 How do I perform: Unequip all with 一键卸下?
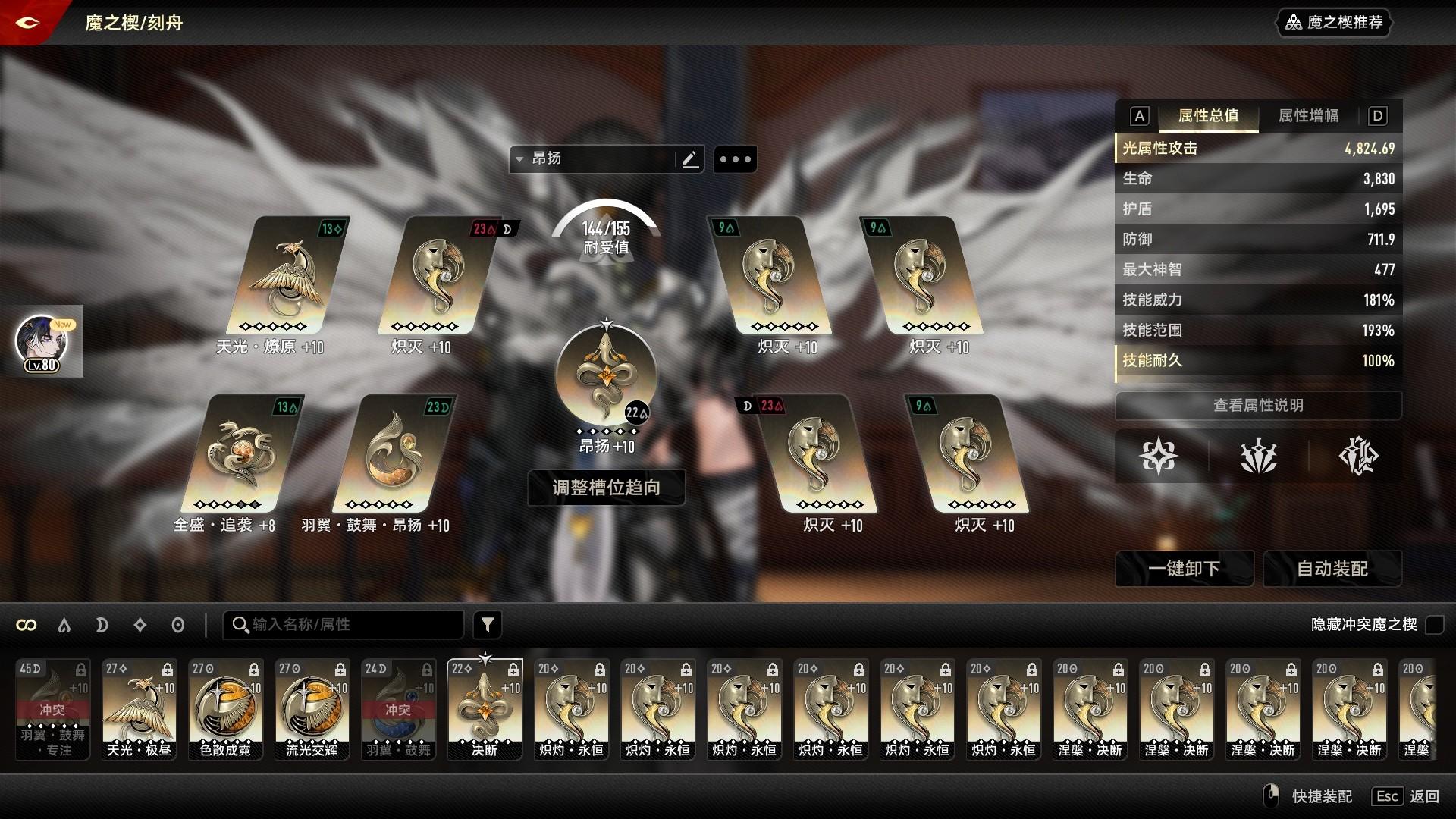tap(1183, 569)
